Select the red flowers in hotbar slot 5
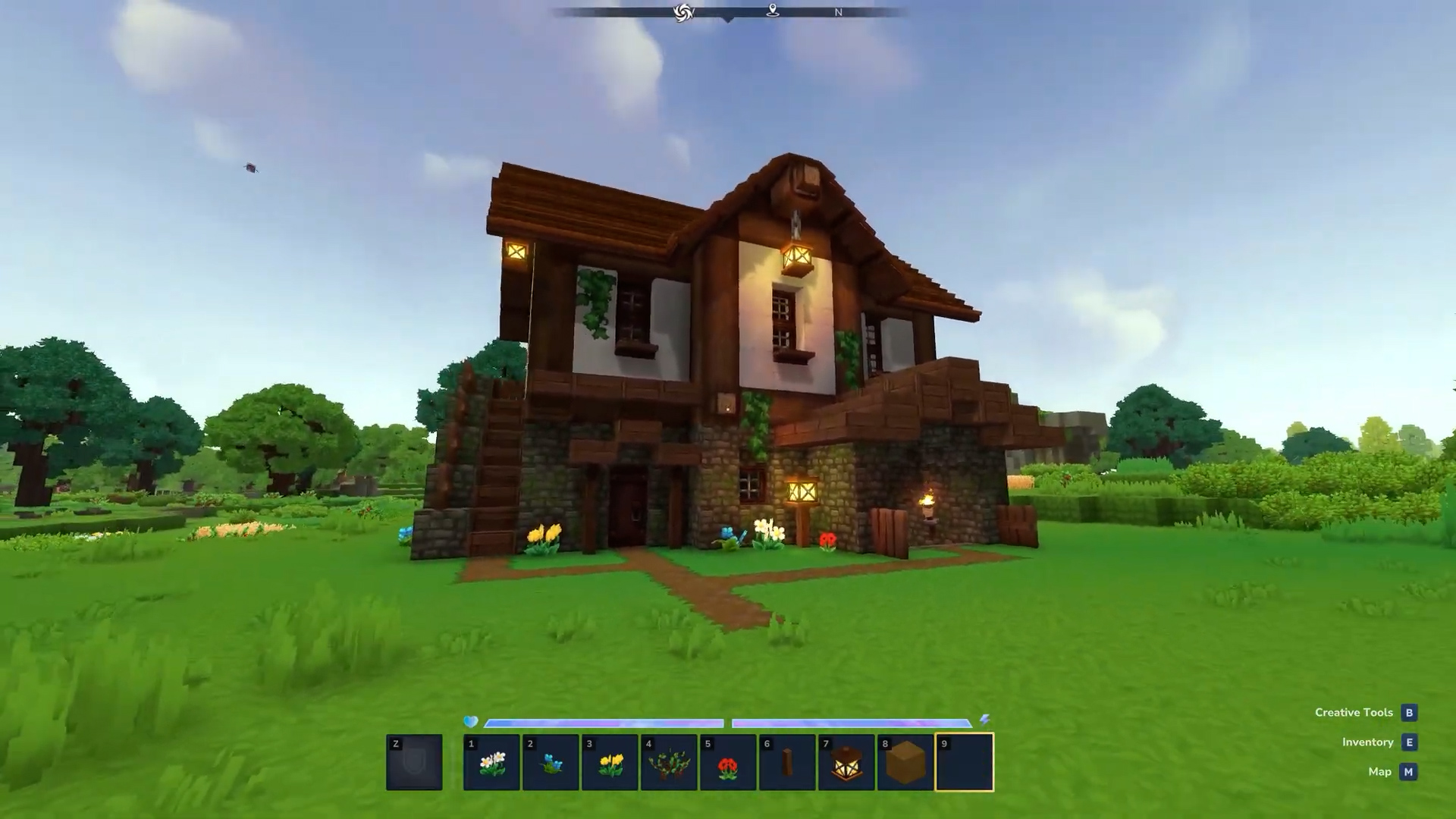 pos(728,762)
